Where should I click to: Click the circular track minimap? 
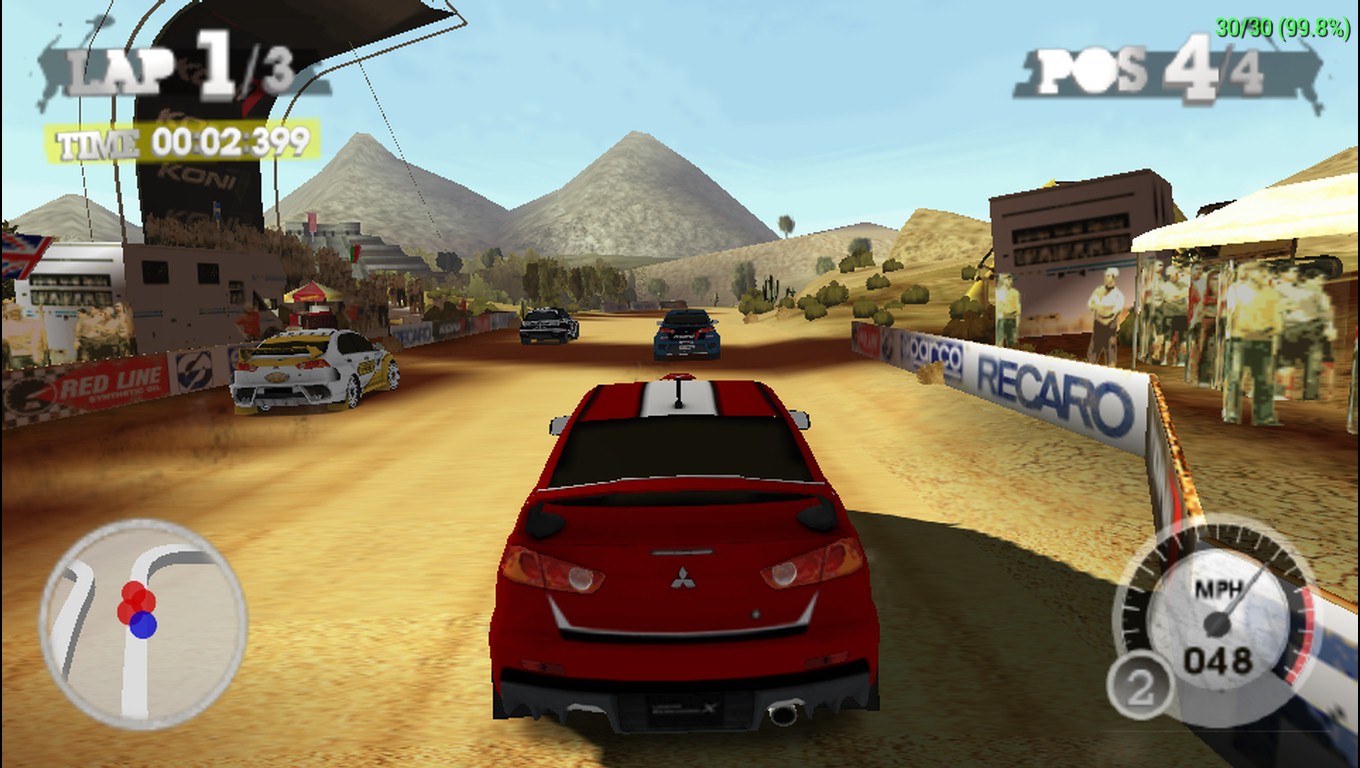coord(143,623)
